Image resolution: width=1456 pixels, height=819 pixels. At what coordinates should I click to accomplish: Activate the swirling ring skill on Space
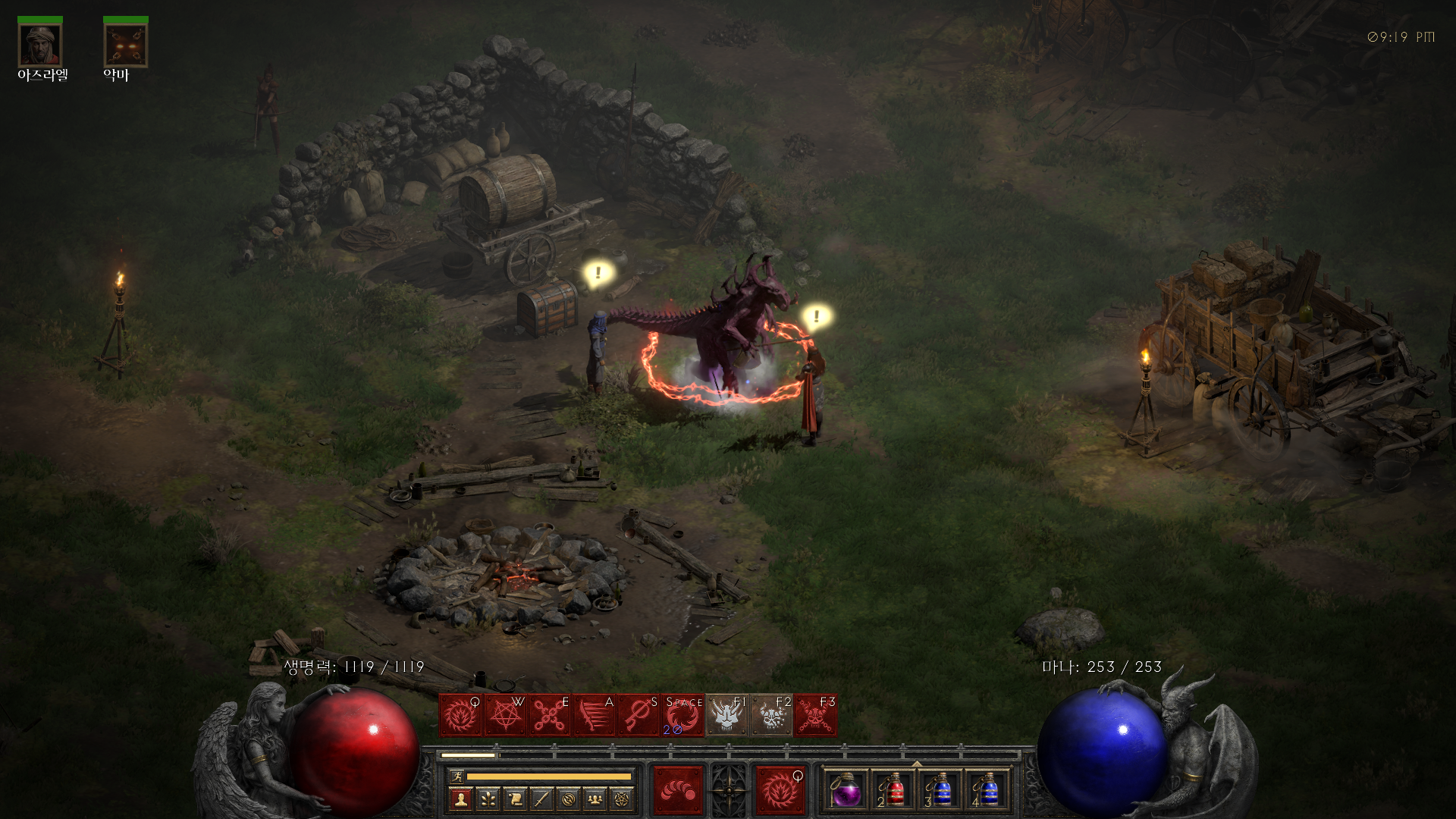coord(682,715)
